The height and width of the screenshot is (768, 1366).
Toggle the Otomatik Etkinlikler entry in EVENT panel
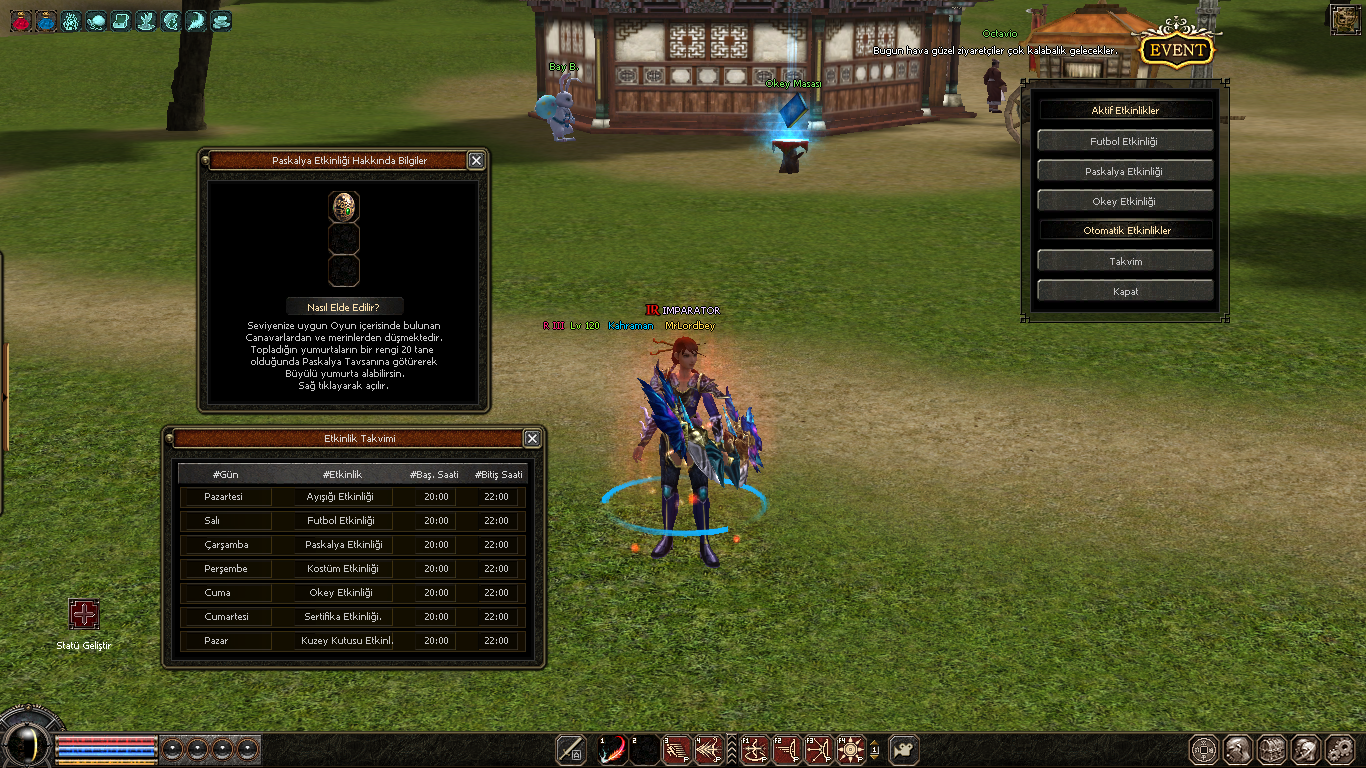pos(1125,229)
